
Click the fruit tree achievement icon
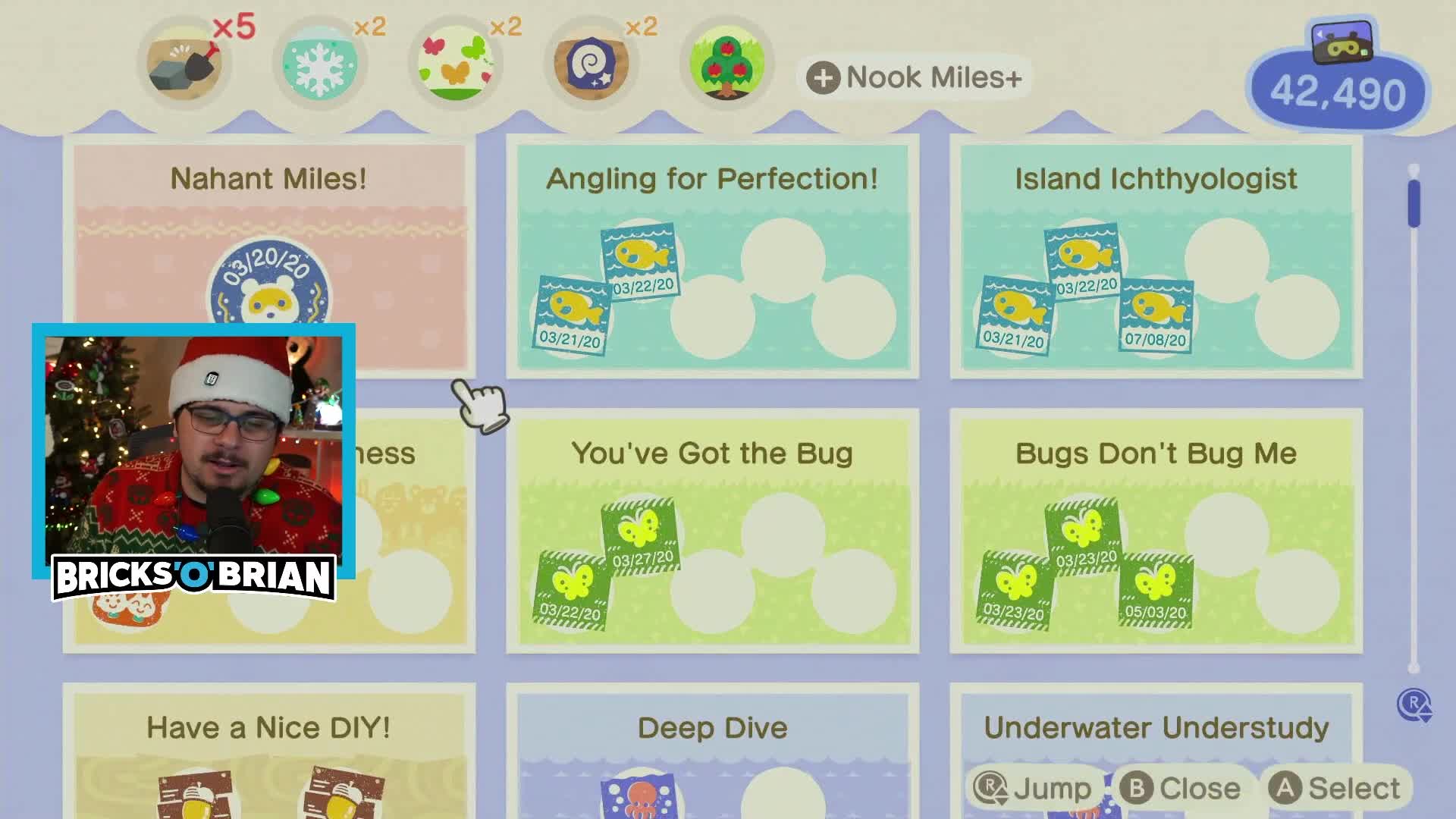726,64
